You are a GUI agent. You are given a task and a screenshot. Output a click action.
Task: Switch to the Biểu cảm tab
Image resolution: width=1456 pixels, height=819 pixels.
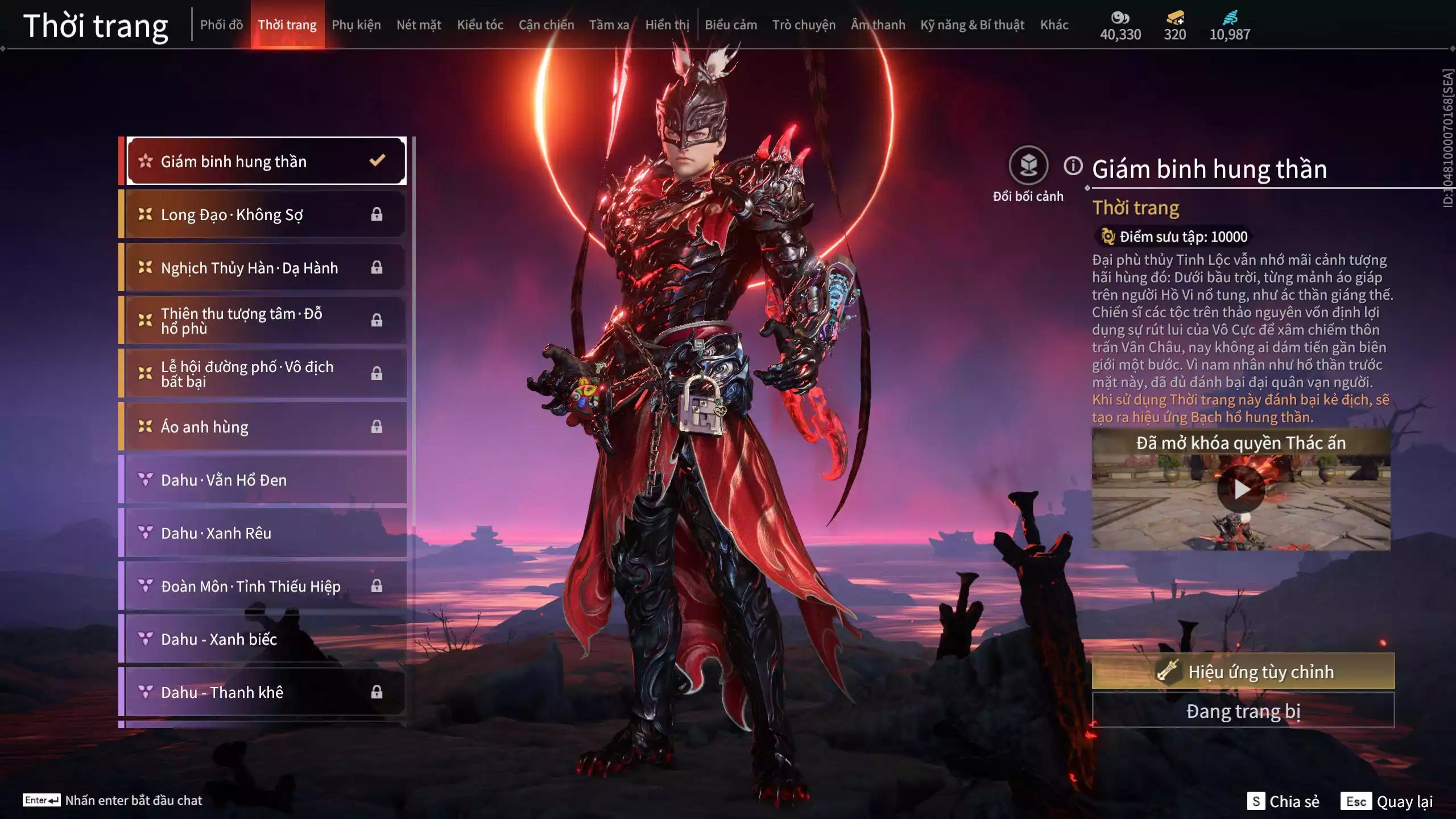click(731, 25)
